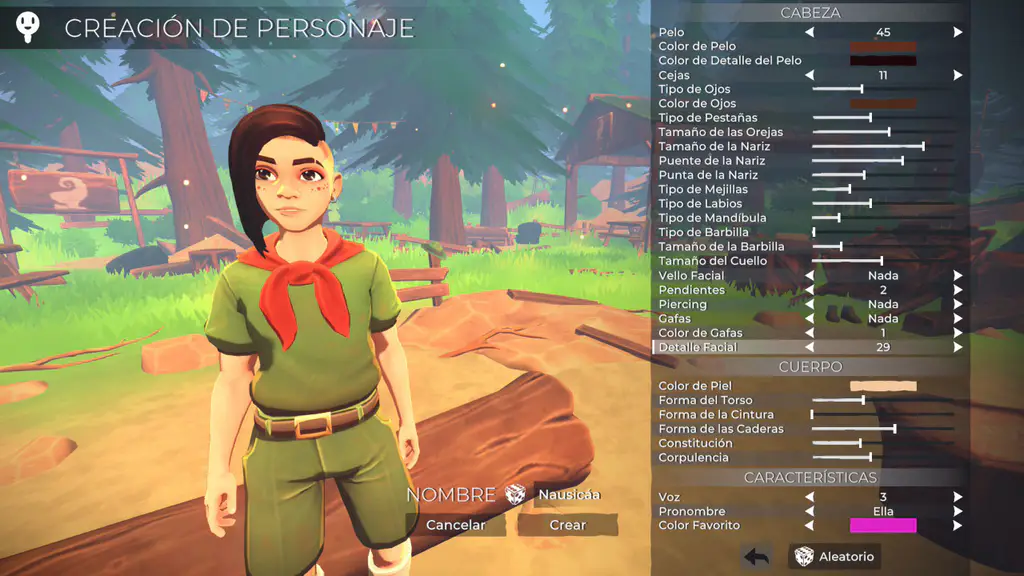Go back with the arrow button
The width and height of the screenshot is (1024, 576).
click(x=756, y=557)
